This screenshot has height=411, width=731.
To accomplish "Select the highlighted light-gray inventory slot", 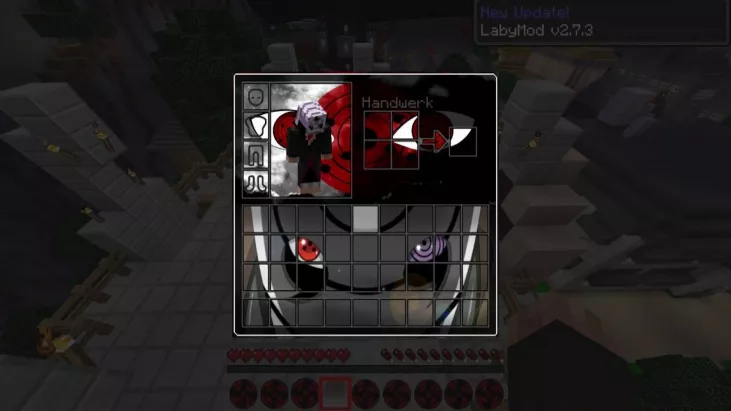I will coord(365,219).
